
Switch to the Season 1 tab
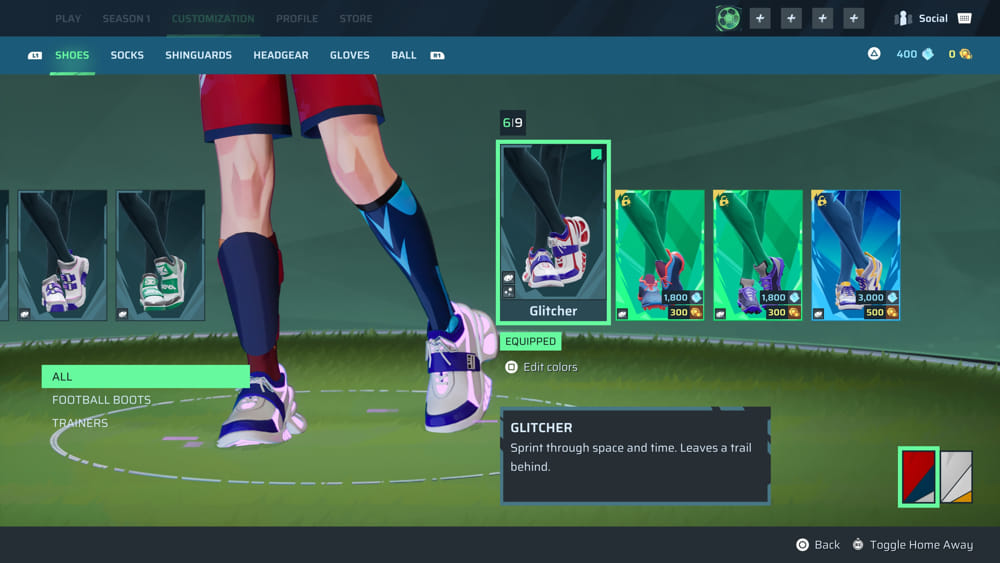(x=126, y=18)
